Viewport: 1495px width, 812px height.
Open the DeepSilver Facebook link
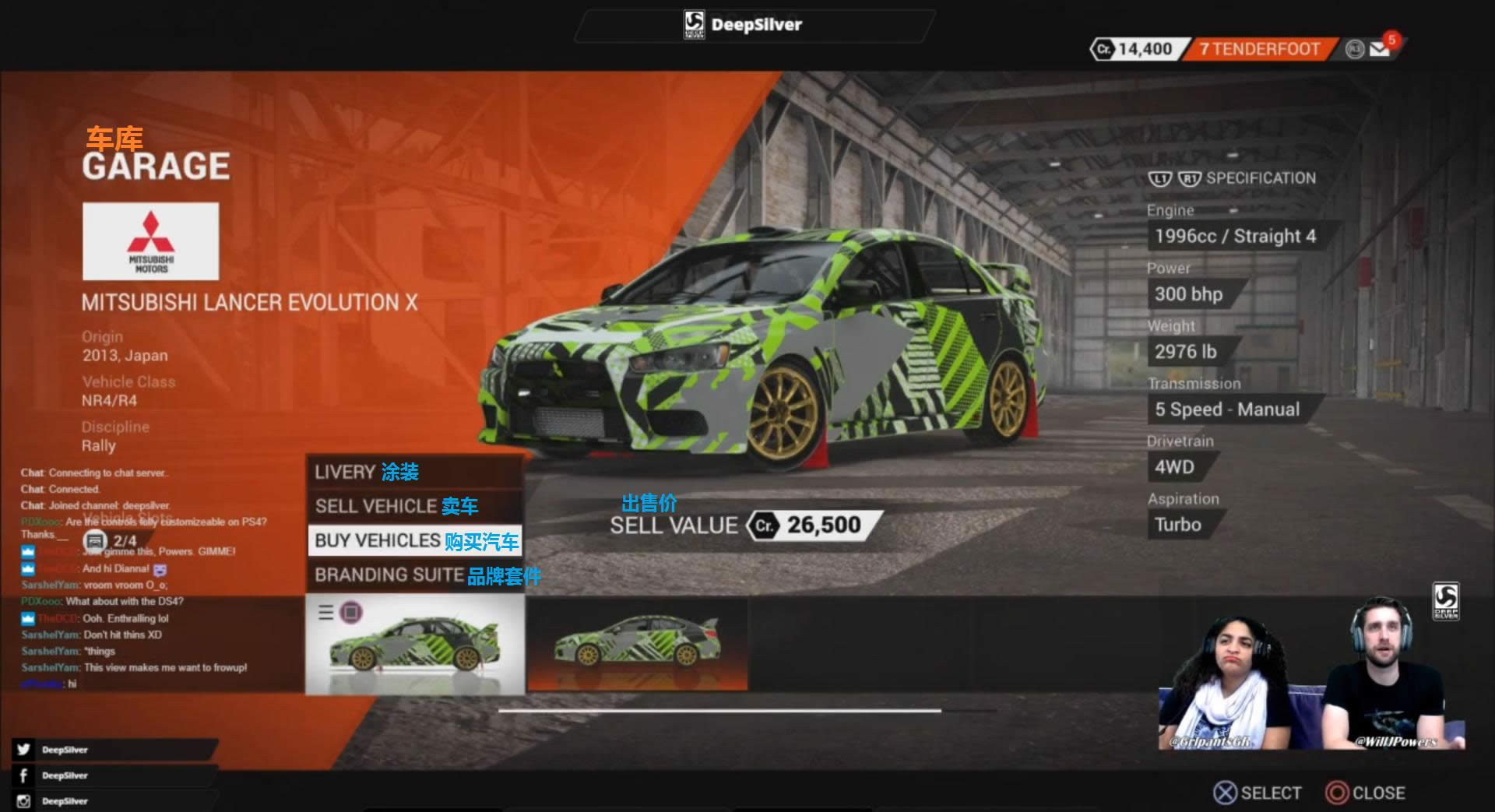(65, 775)
